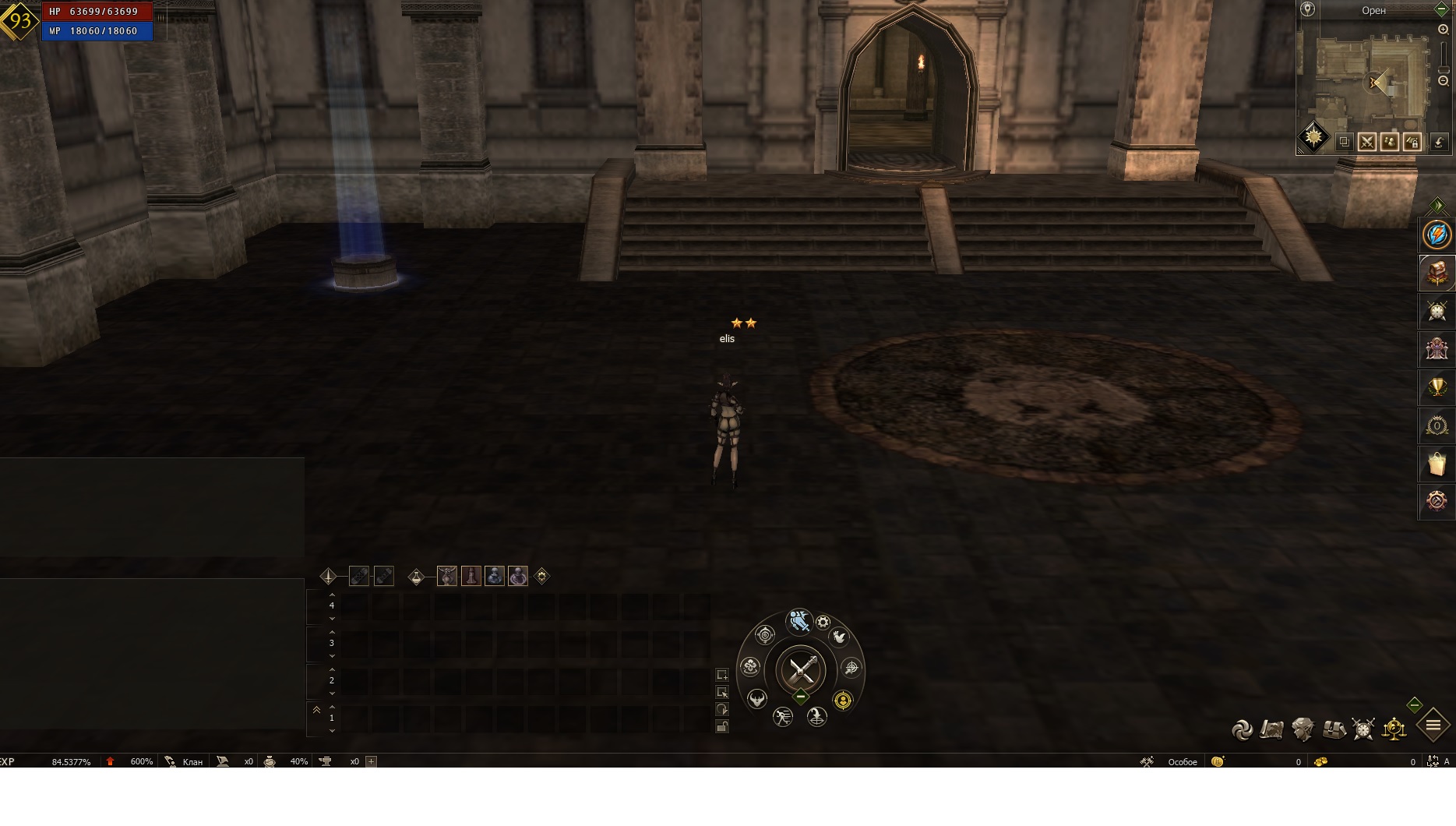Open the treasure chest side icon
This screenshot has height=826, width=1456.
[1437, 273]
